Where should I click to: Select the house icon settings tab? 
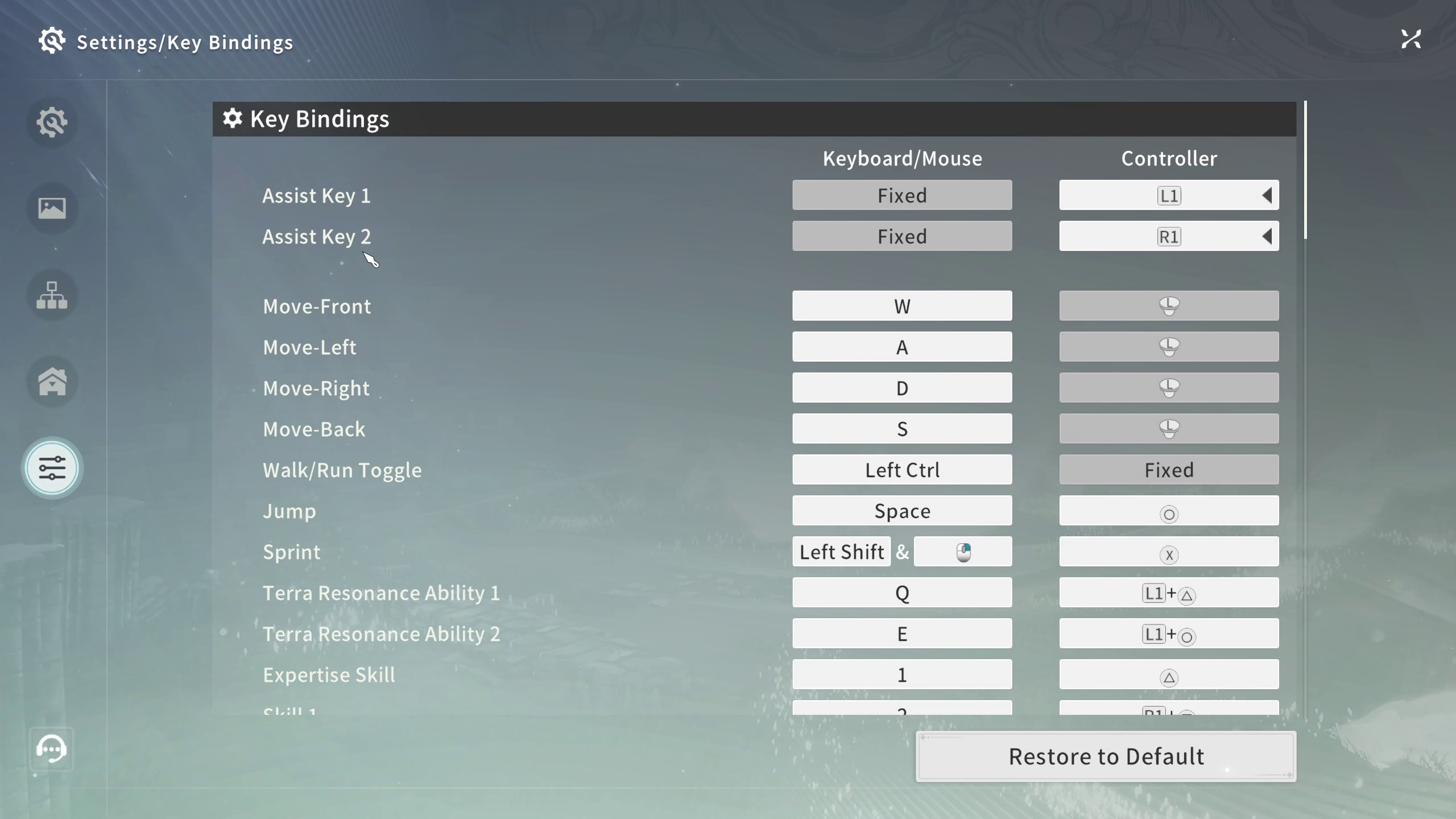point(52,381)
